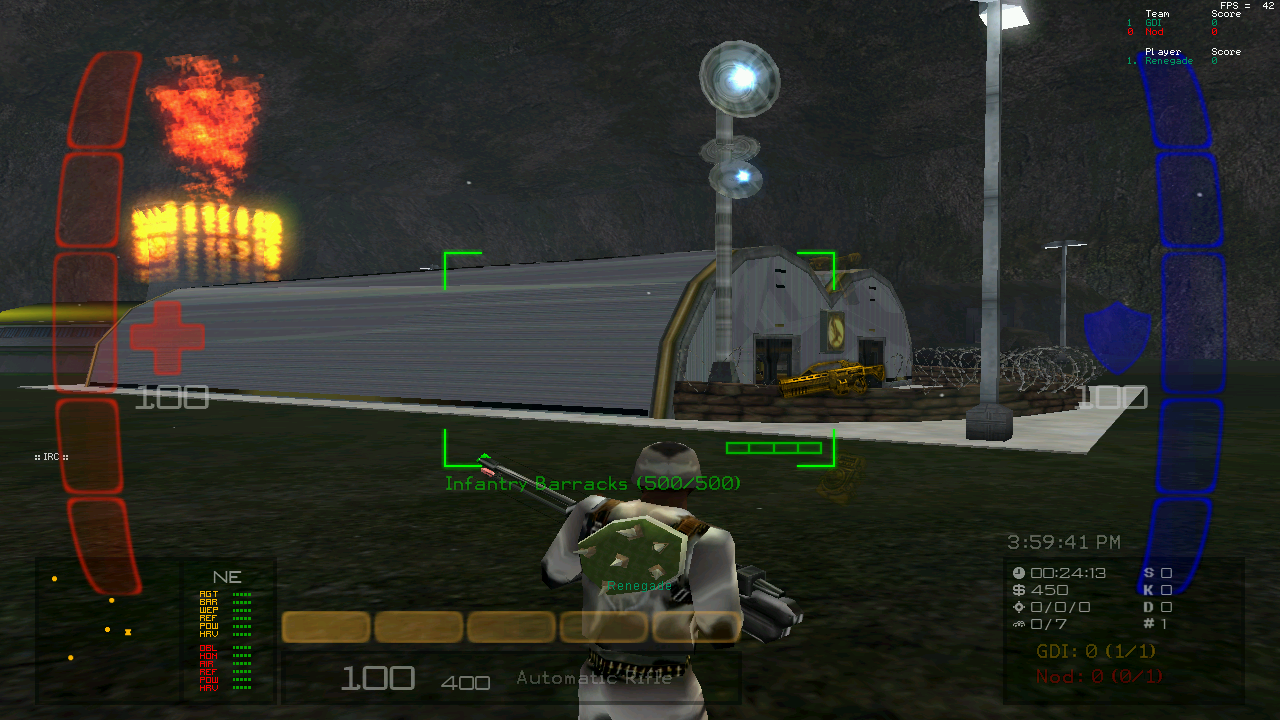
Task: Click the NE compass heading
Action: pyautogui.click(x=227, y=577)
